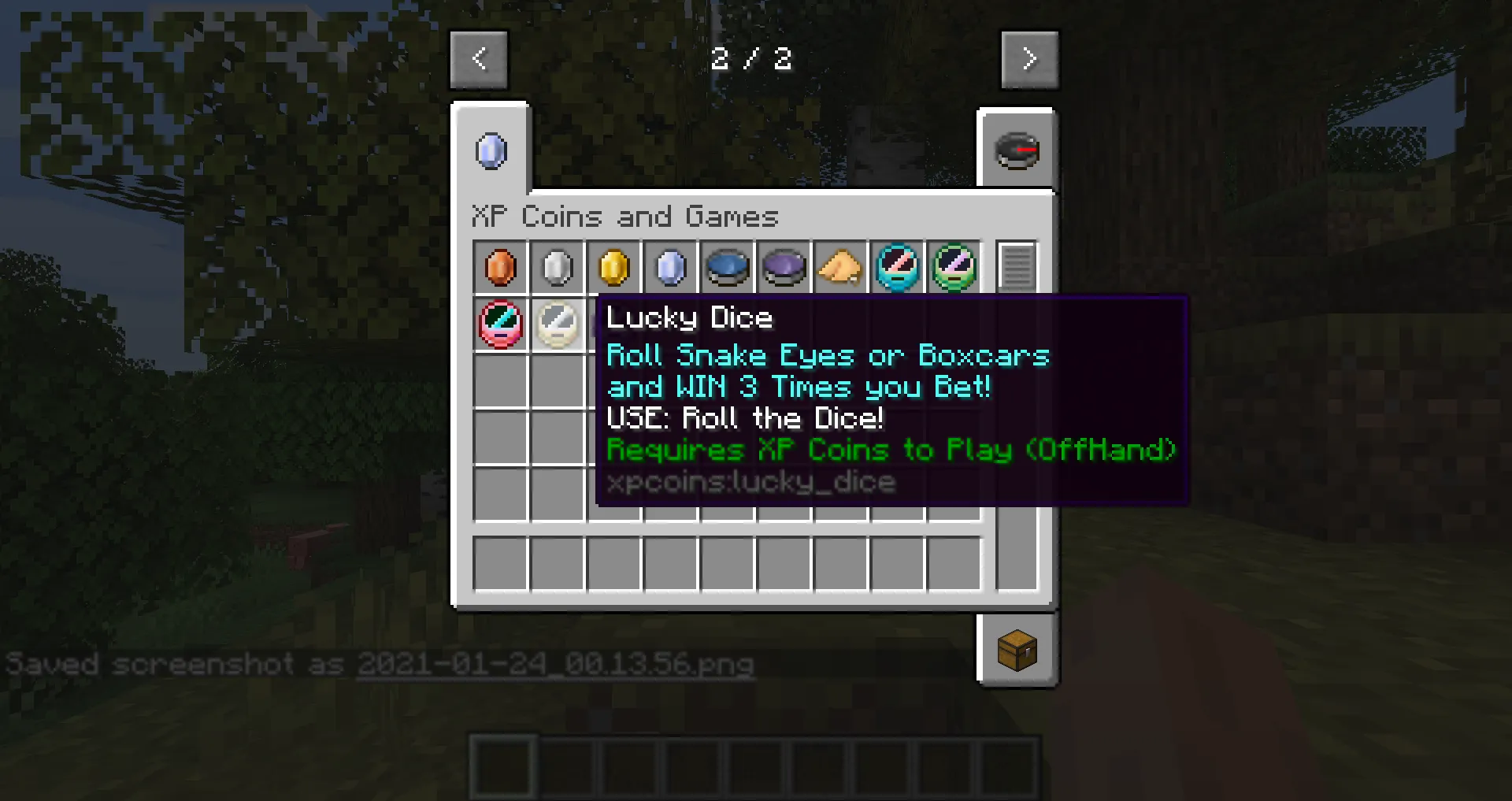Pick up the purple poker chip
The height and width of the screenshot is (801, 1512).
pos(784,268)
